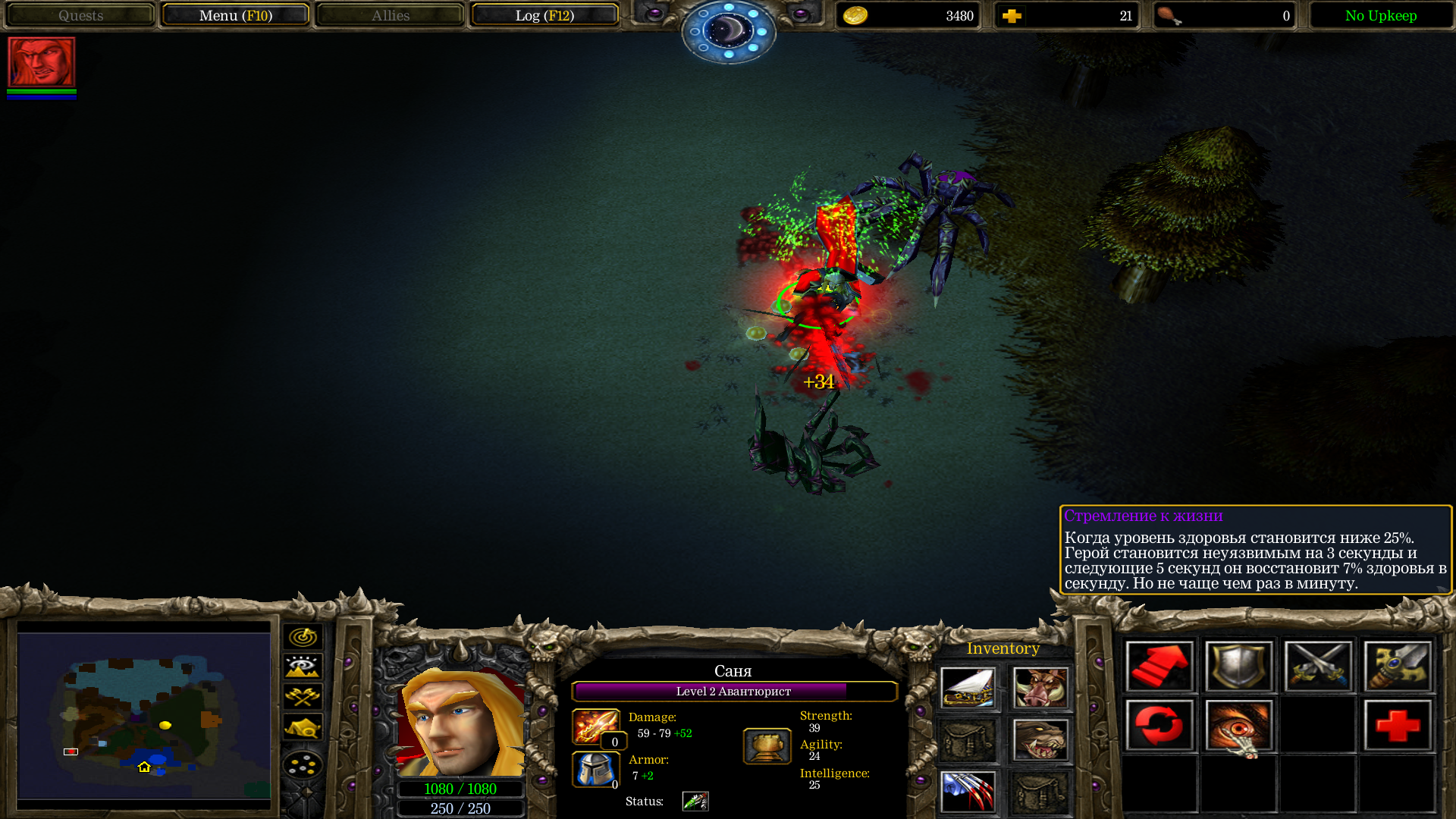This screenshot has width=1456, height=819.
Task: Activate the red circular arrows ability
Action: [1159, 726]
